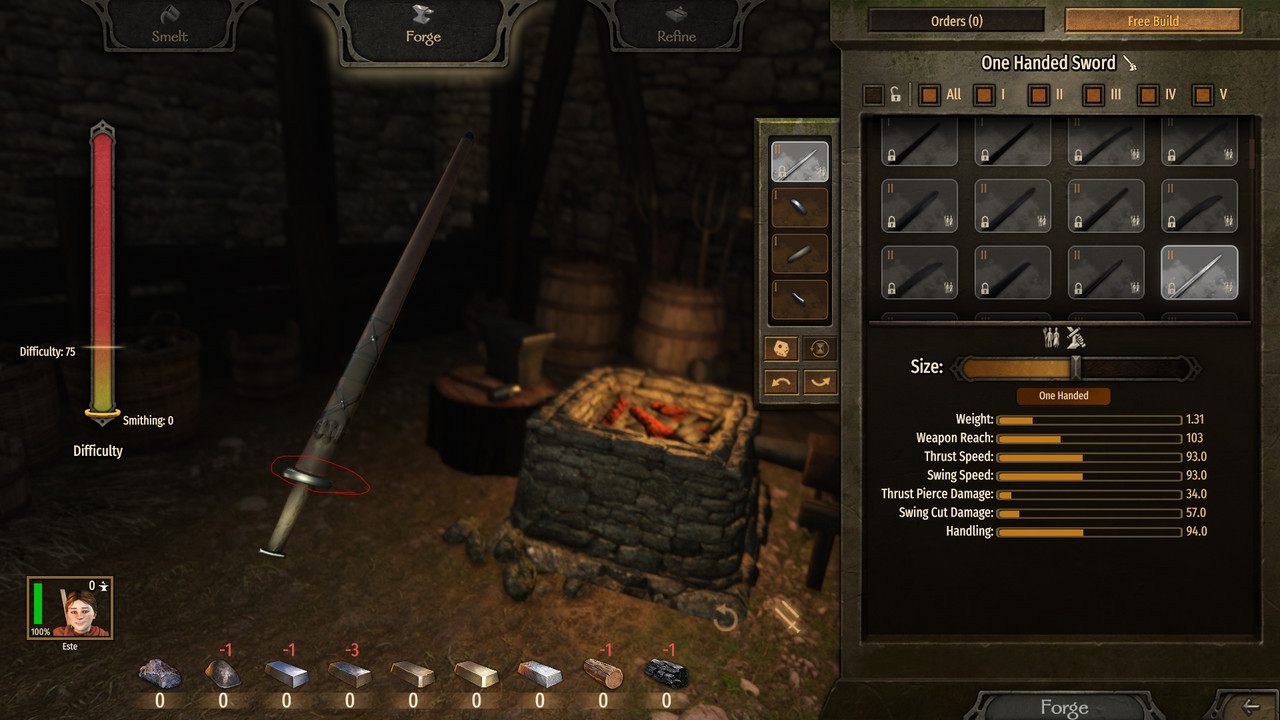The image size is (1280, 720).
Task: Forge the weapon with the bottom button
Action: [1063, 707]
